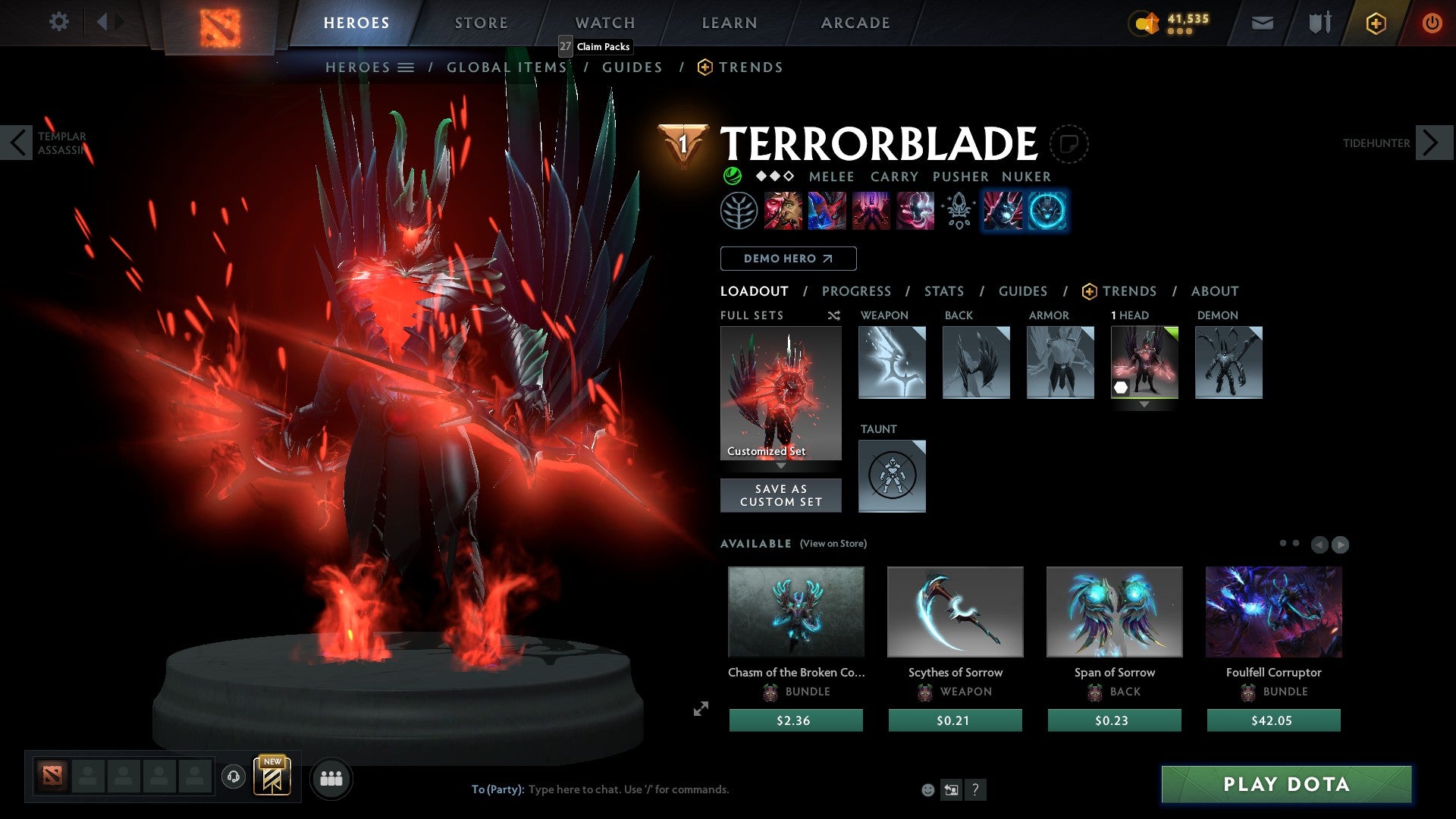Toggle the shuffle icon beside FULL SETS
Image resolution: width=1456 pixels, height=819 pixels.
coord(833,315)
